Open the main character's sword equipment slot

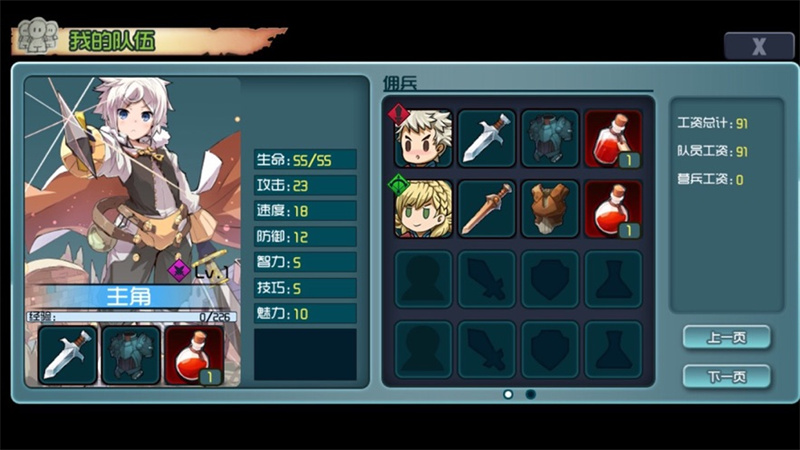69,355
